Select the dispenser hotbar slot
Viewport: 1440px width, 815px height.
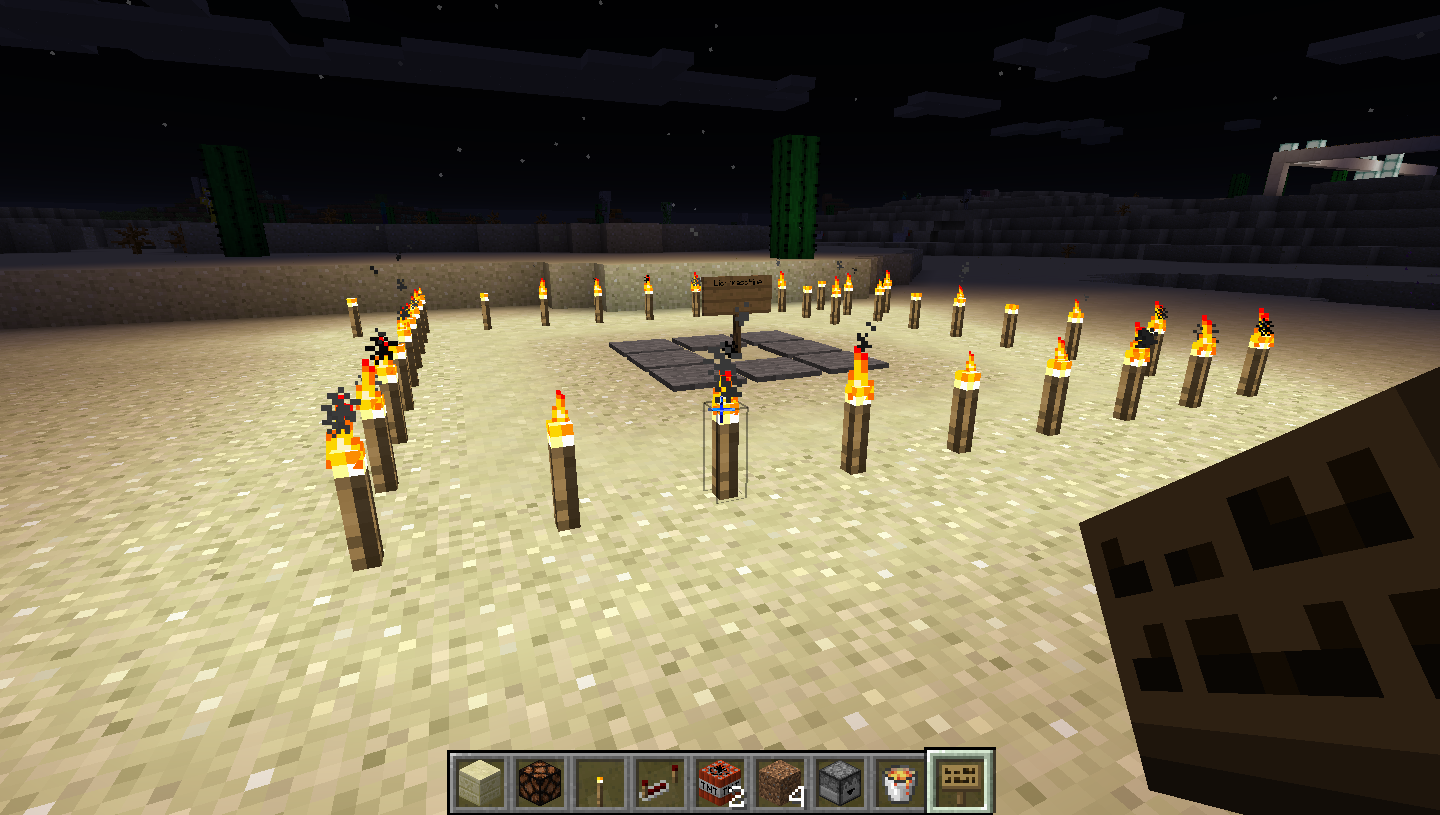840,783
